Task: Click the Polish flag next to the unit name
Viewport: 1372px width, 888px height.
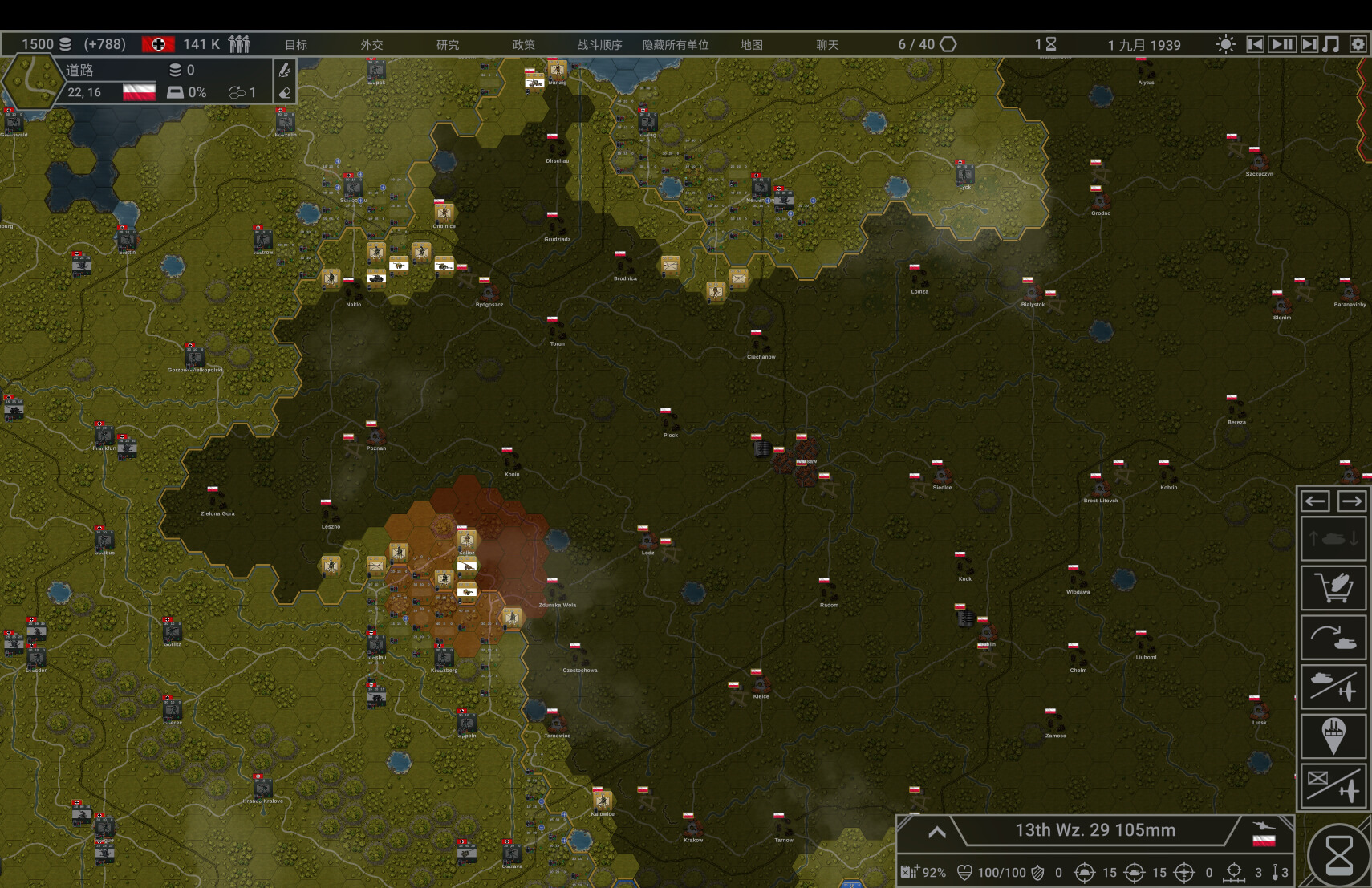Action: 1264,841
